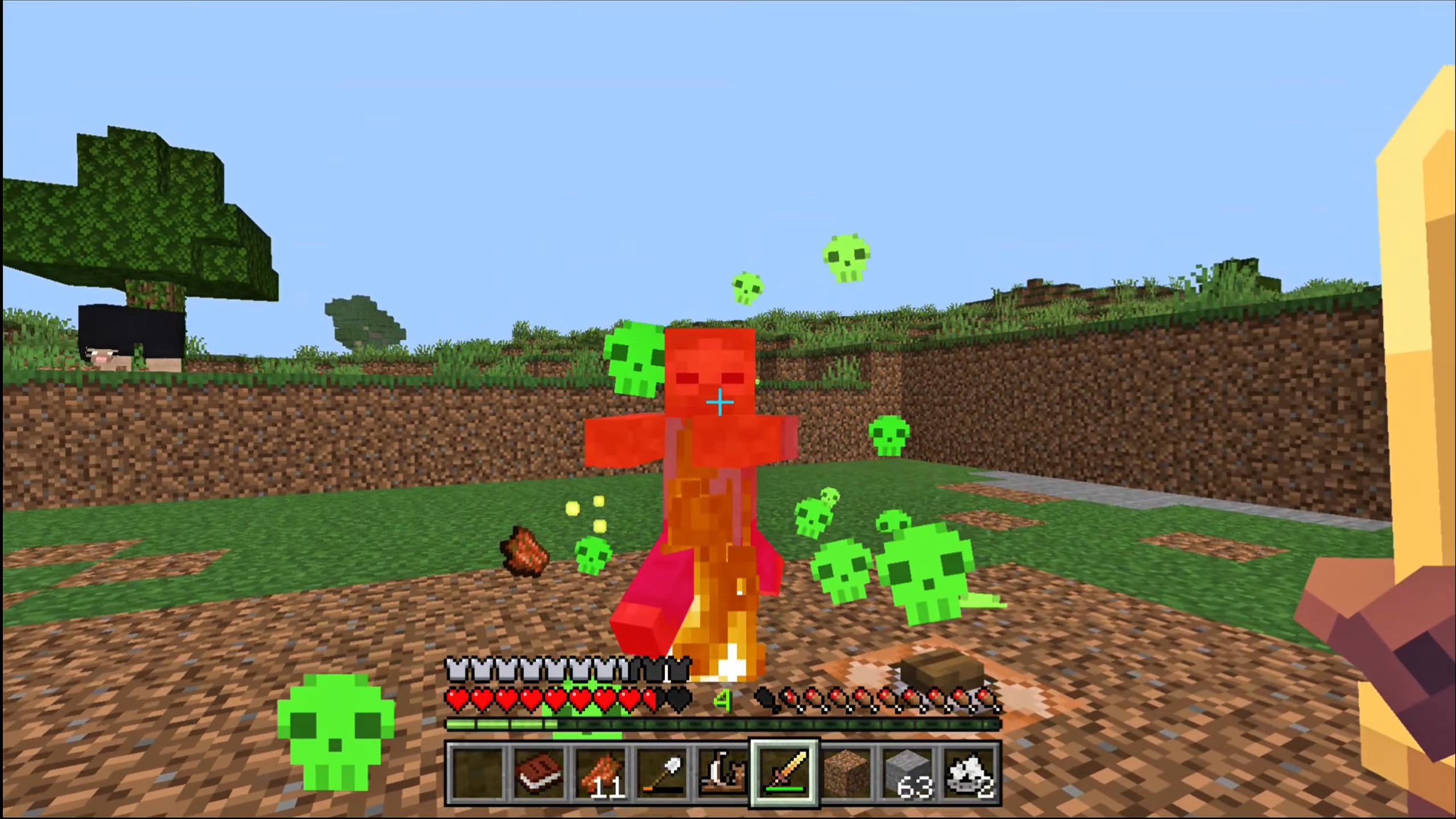1456x819 pixels.
Task: Select the empty first hotbar slot
Action: click(477, 773)
